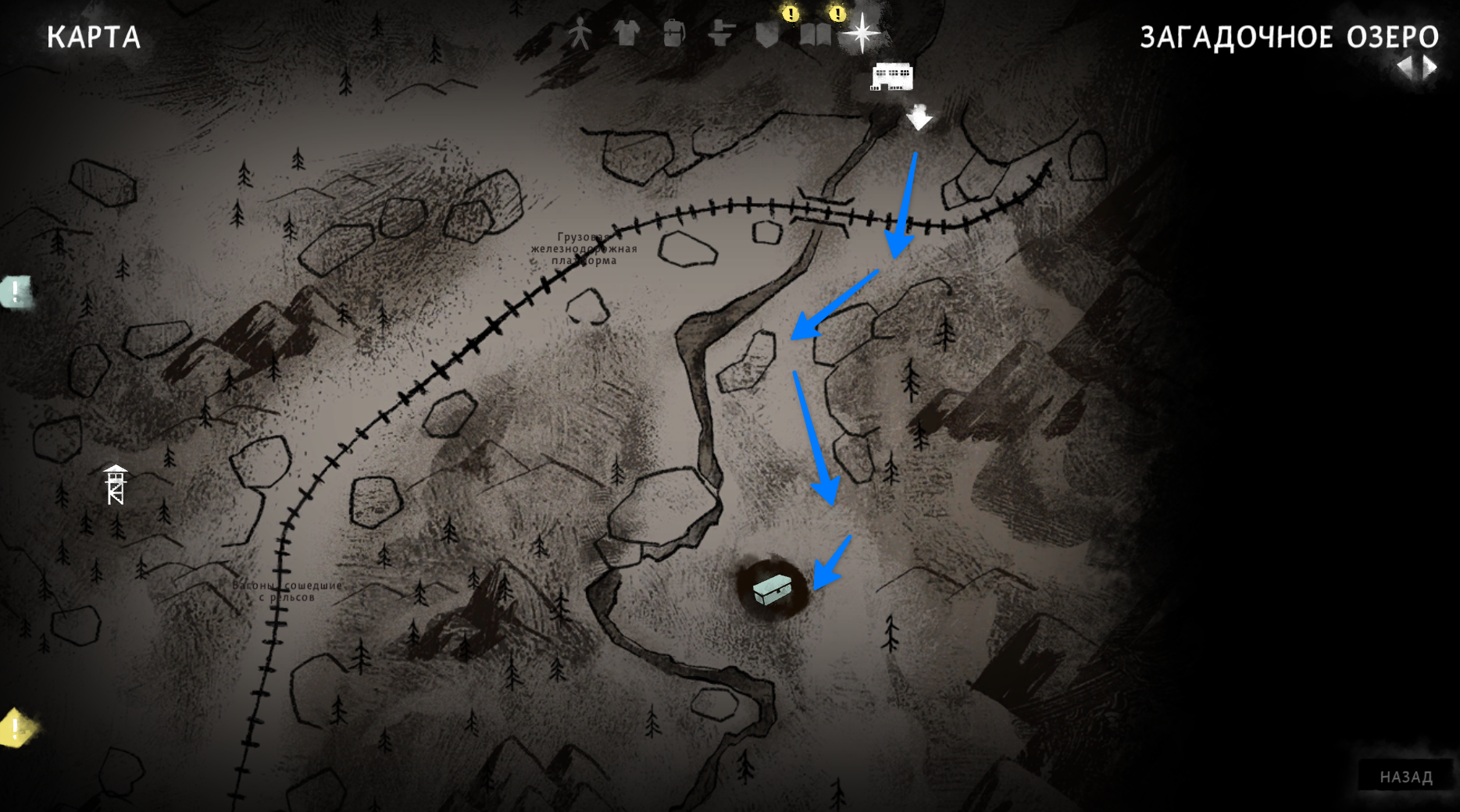Show the next region with the right arrow
Viewport: 1460px width, 812px height.
coord(1430,67)
